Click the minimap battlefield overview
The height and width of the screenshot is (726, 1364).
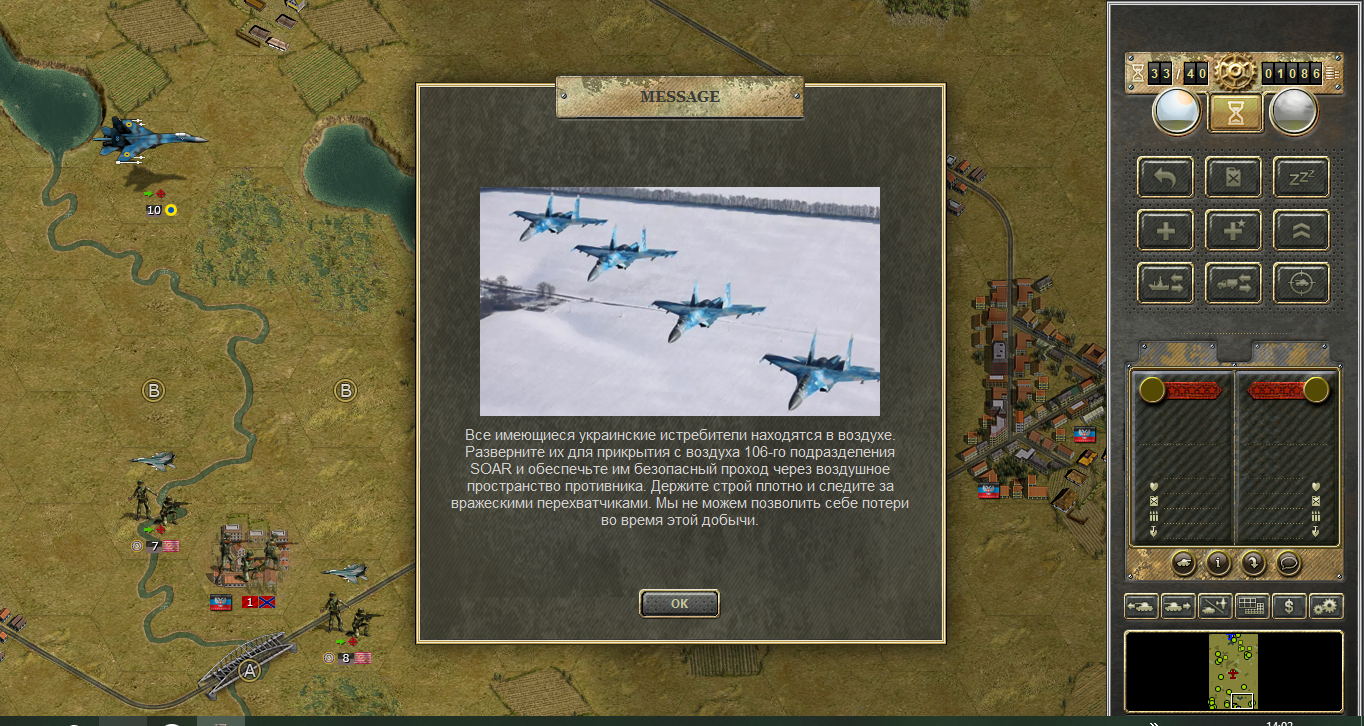(1233, 671)
